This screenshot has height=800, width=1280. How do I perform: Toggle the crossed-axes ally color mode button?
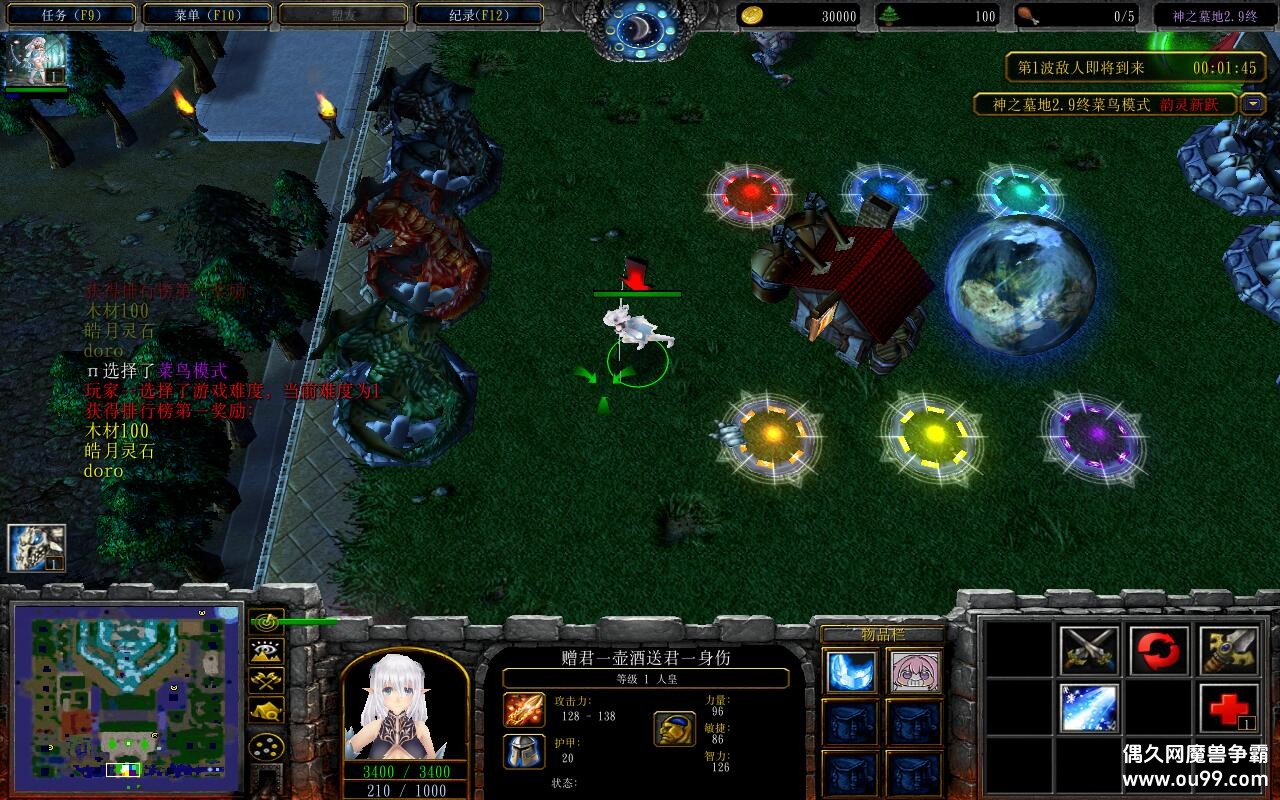pos(266,680)
